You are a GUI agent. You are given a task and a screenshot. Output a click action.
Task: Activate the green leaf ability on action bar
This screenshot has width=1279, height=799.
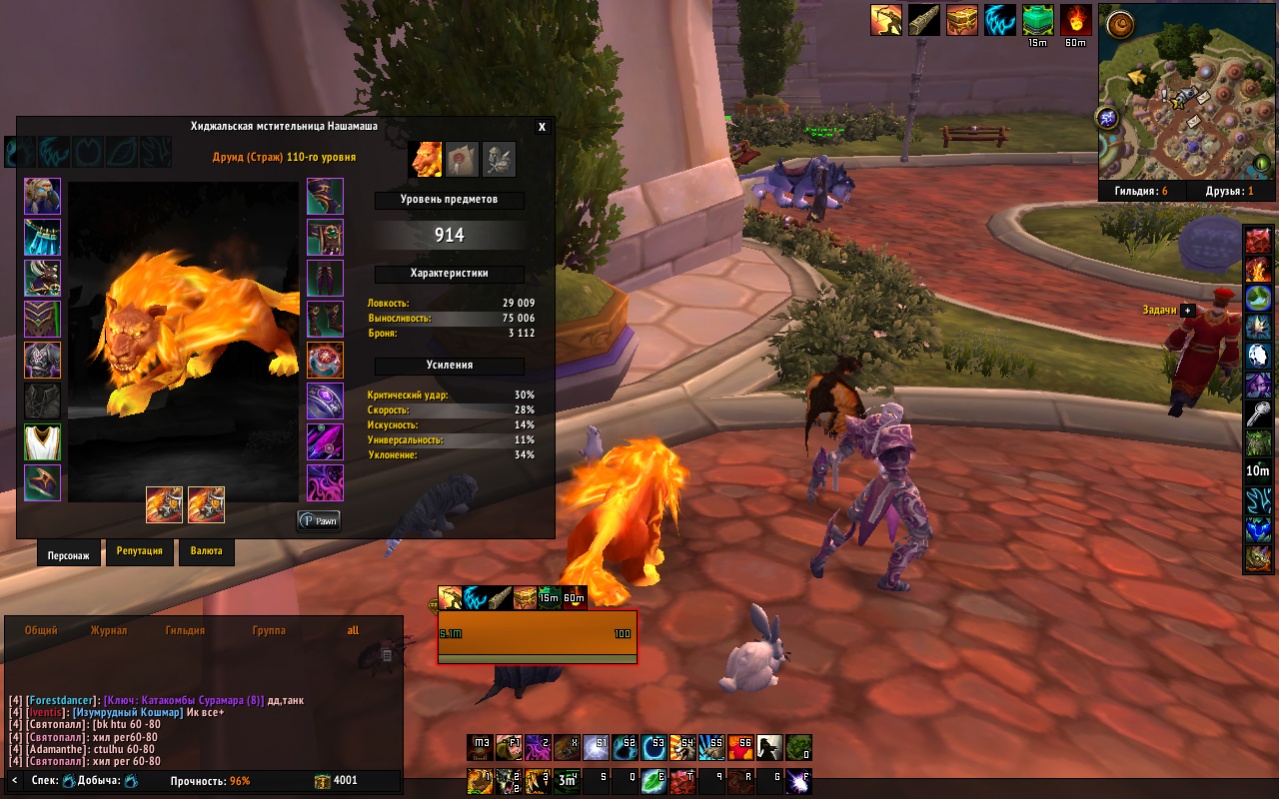pos(653,780)
